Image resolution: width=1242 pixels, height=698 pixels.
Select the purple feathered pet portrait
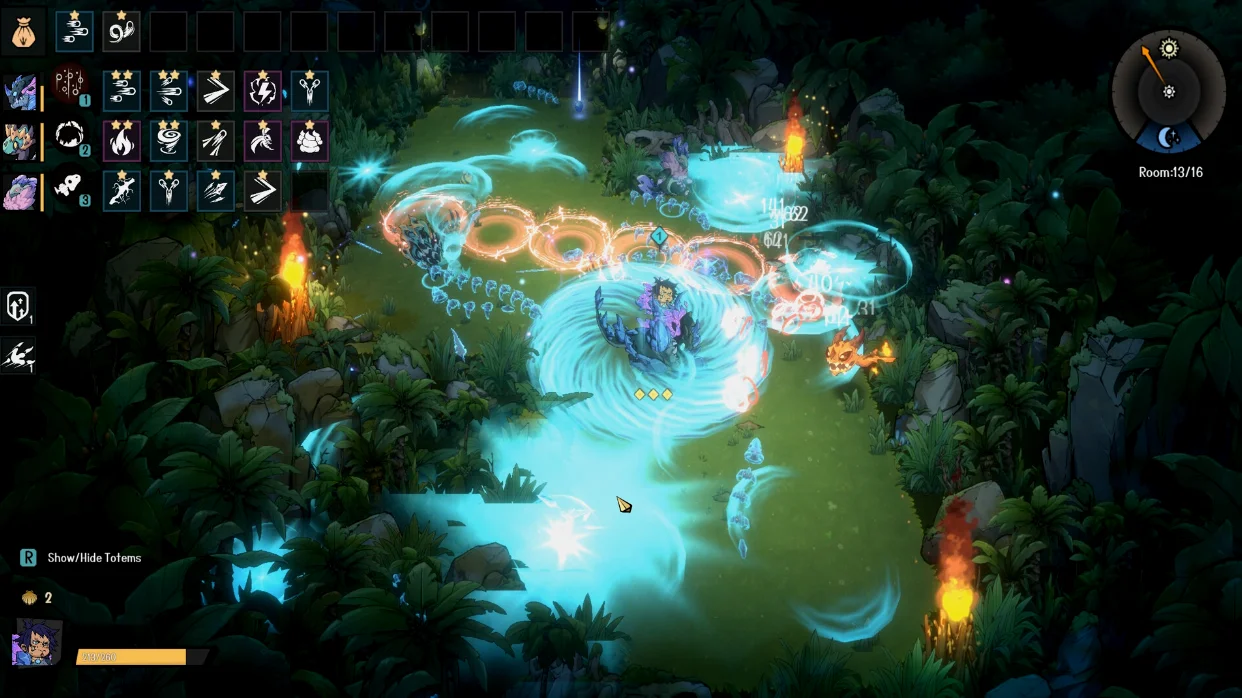pos(20,191)
